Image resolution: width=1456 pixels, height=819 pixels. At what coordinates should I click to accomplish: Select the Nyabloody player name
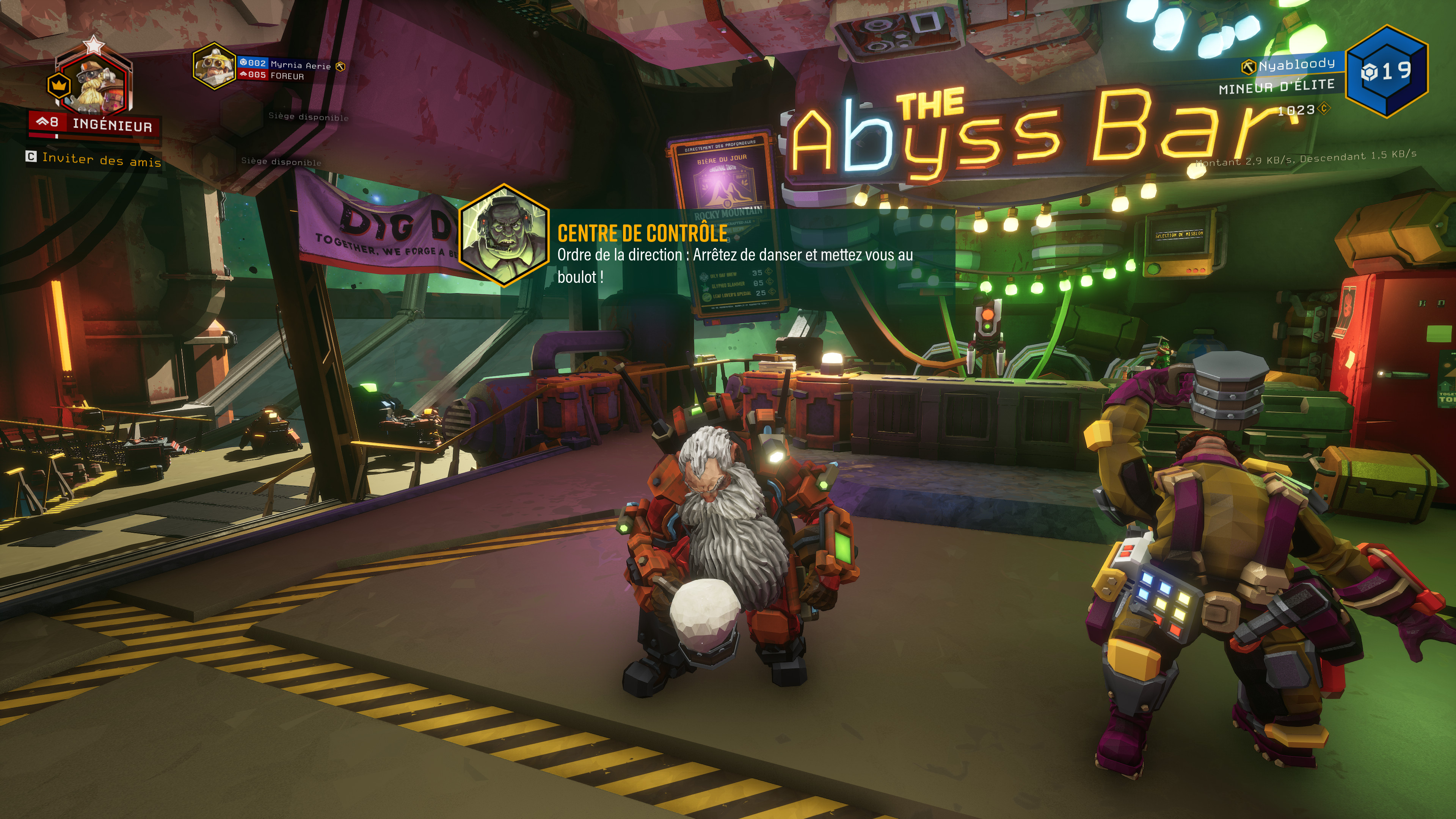(x=1296, y=64)
